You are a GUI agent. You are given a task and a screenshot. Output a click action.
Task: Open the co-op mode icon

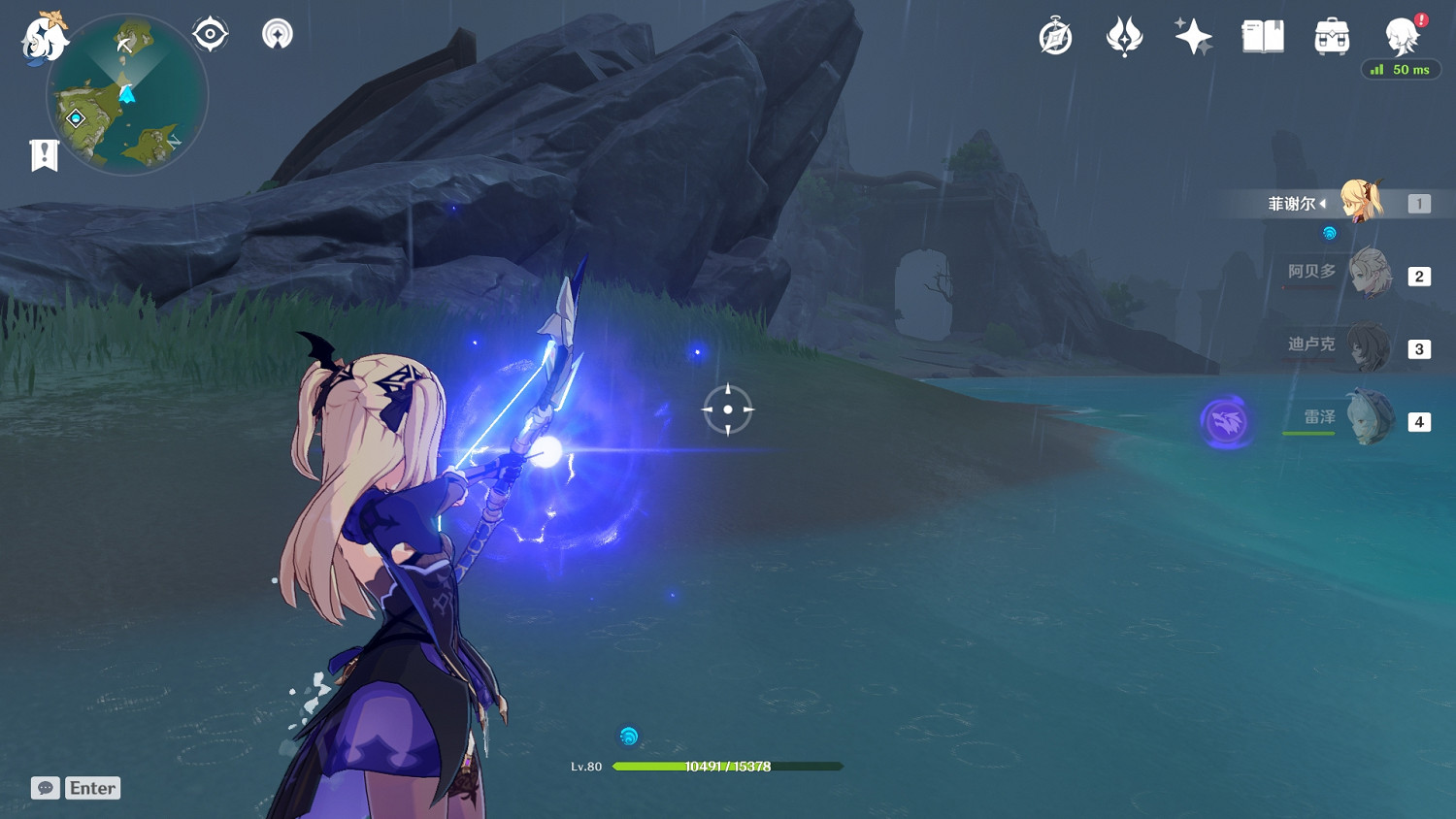coord(278,35)
